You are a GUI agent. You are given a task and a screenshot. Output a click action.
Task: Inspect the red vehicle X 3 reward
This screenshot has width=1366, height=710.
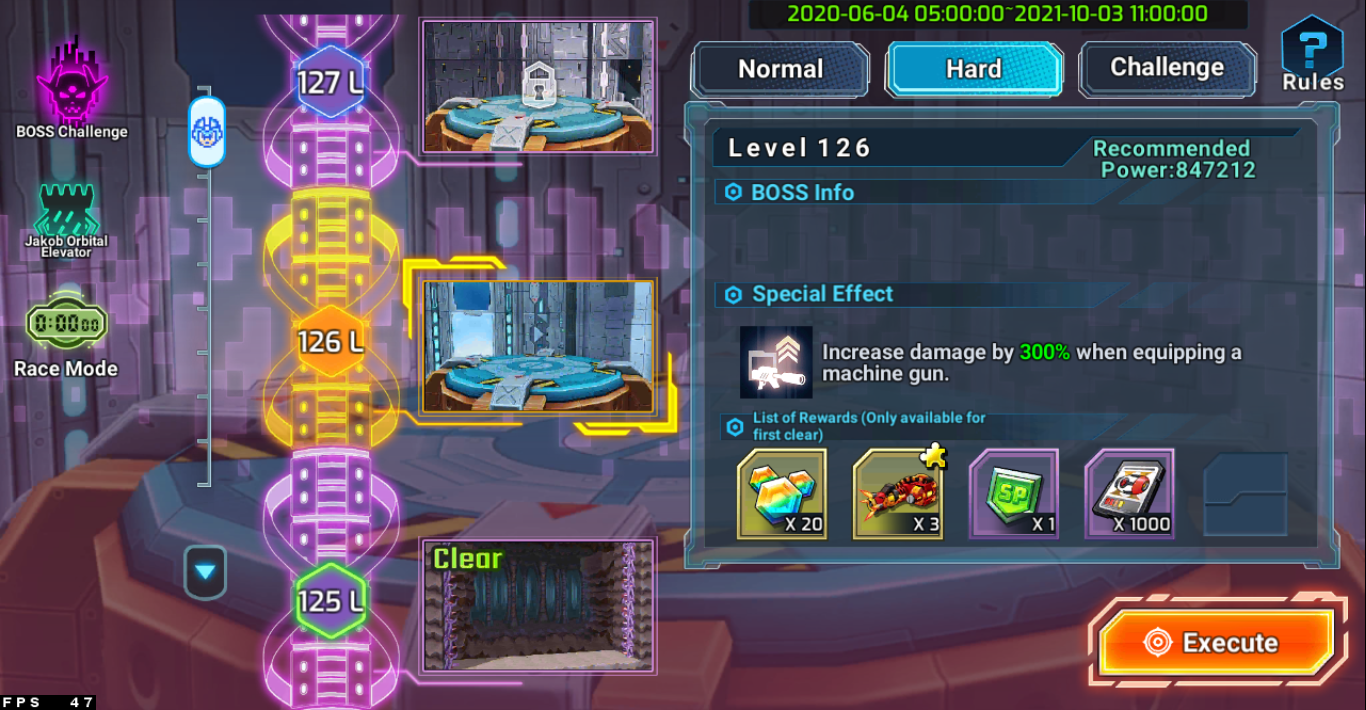pyautogui.click(x=898, y=494)
